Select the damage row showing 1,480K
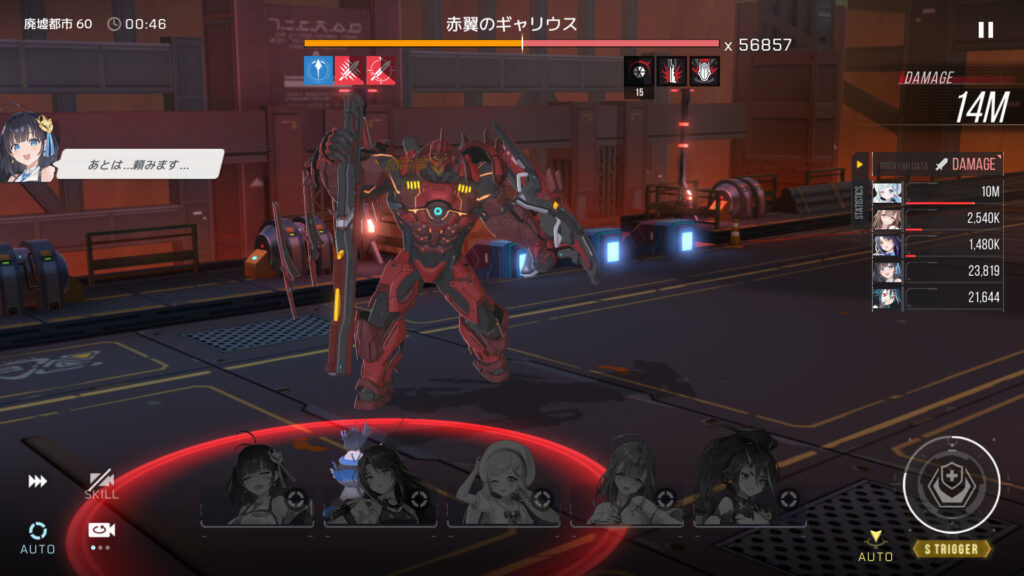1024x576 pixels. [x=935, y=245]
